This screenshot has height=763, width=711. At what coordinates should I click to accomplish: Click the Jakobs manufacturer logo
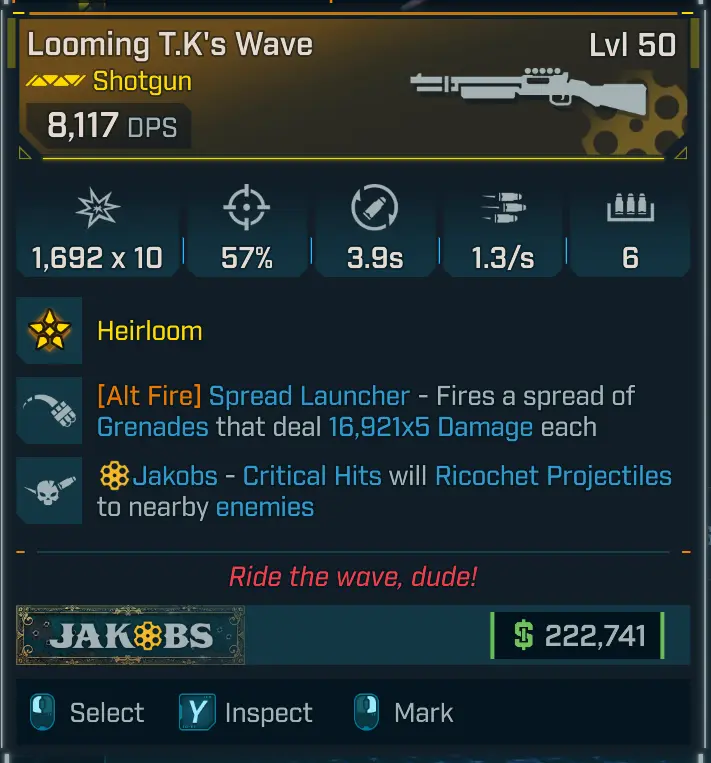click(x=130, y=635)
